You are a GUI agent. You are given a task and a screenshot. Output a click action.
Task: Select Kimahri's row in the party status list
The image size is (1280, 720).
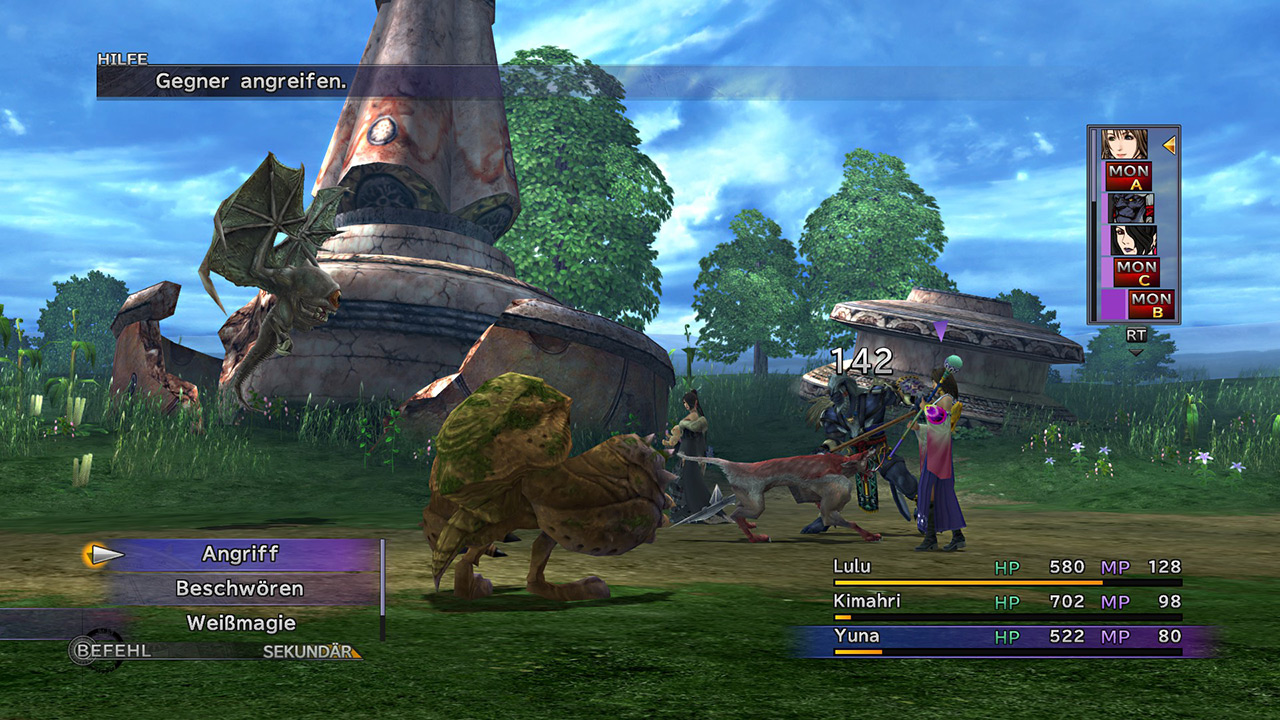coord(1006,602)
